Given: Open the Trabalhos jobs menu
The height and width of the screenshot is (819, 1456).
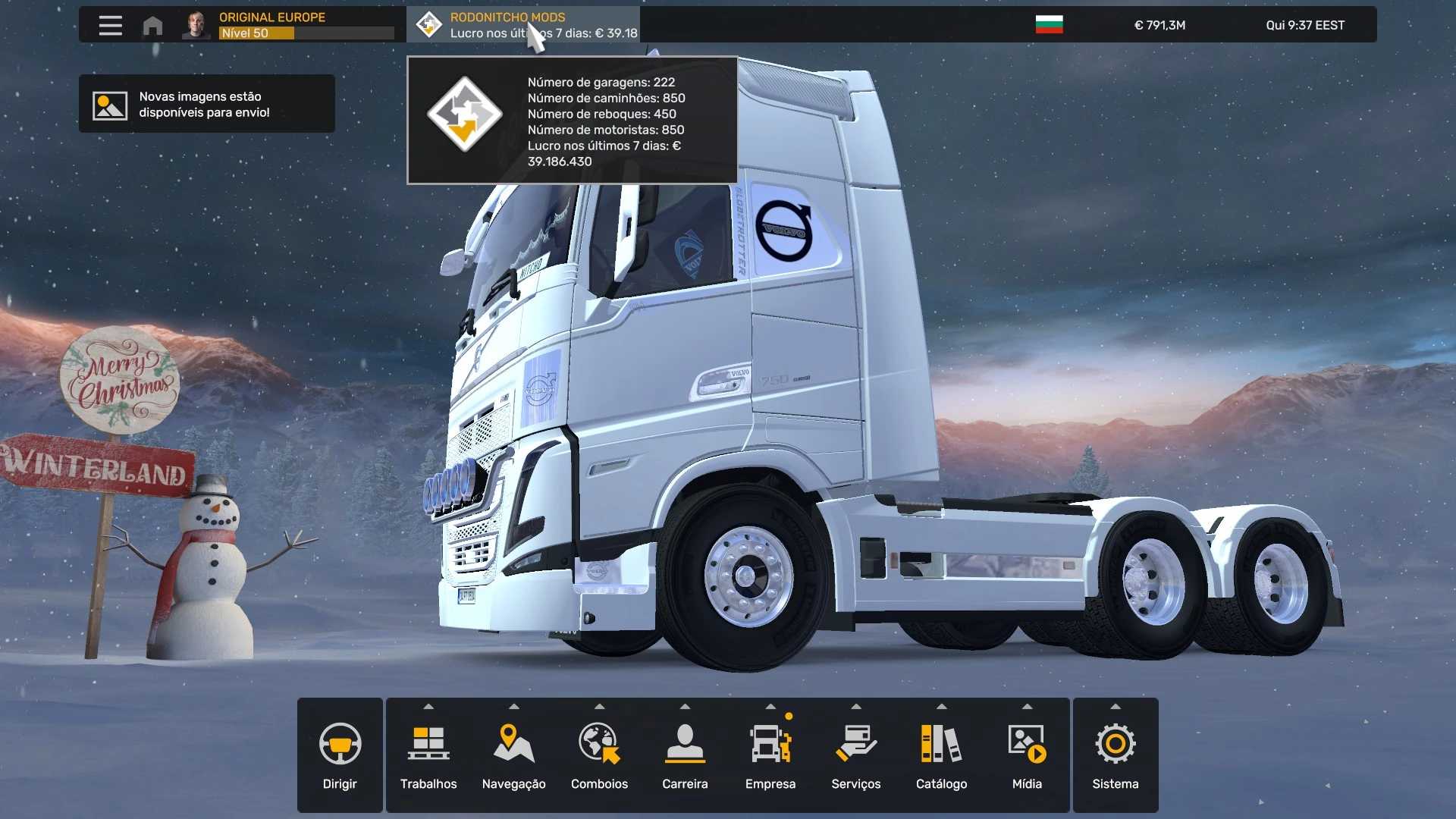Looking at the screenshot, I should [428, 755].
